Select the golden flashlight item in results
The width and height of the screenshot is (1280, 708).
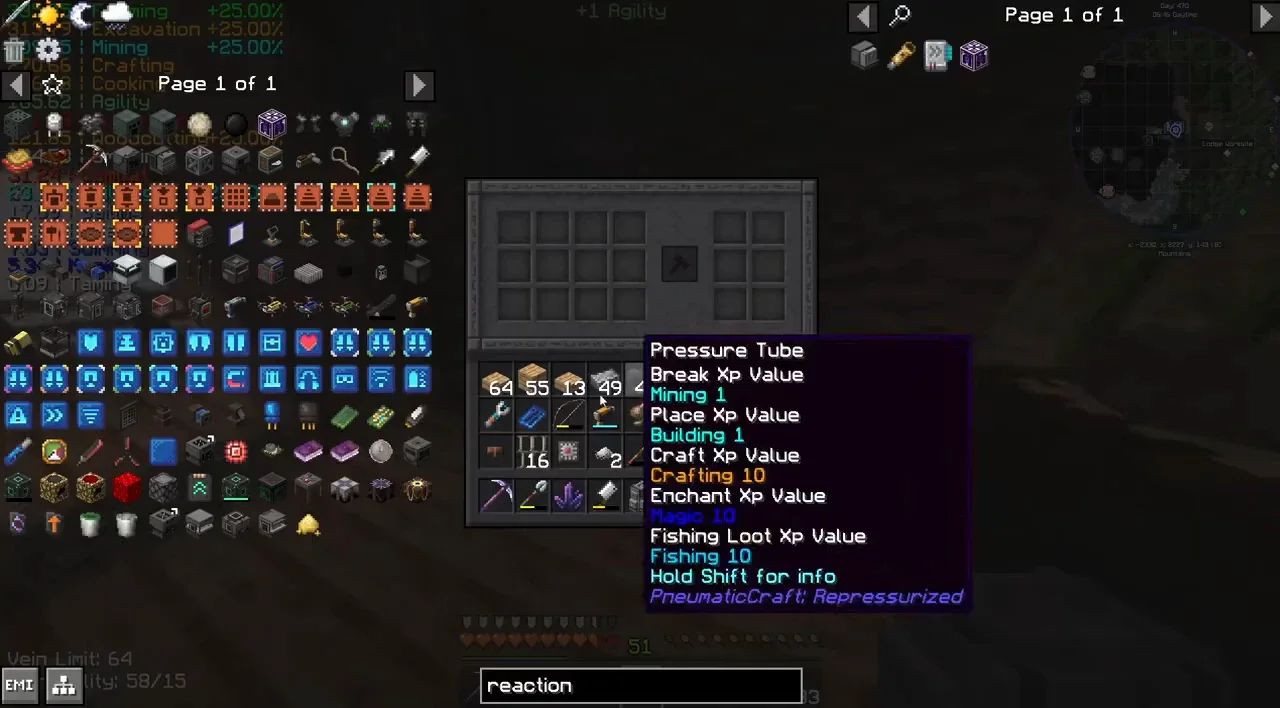pyautogui.click(x=901, y=56)
